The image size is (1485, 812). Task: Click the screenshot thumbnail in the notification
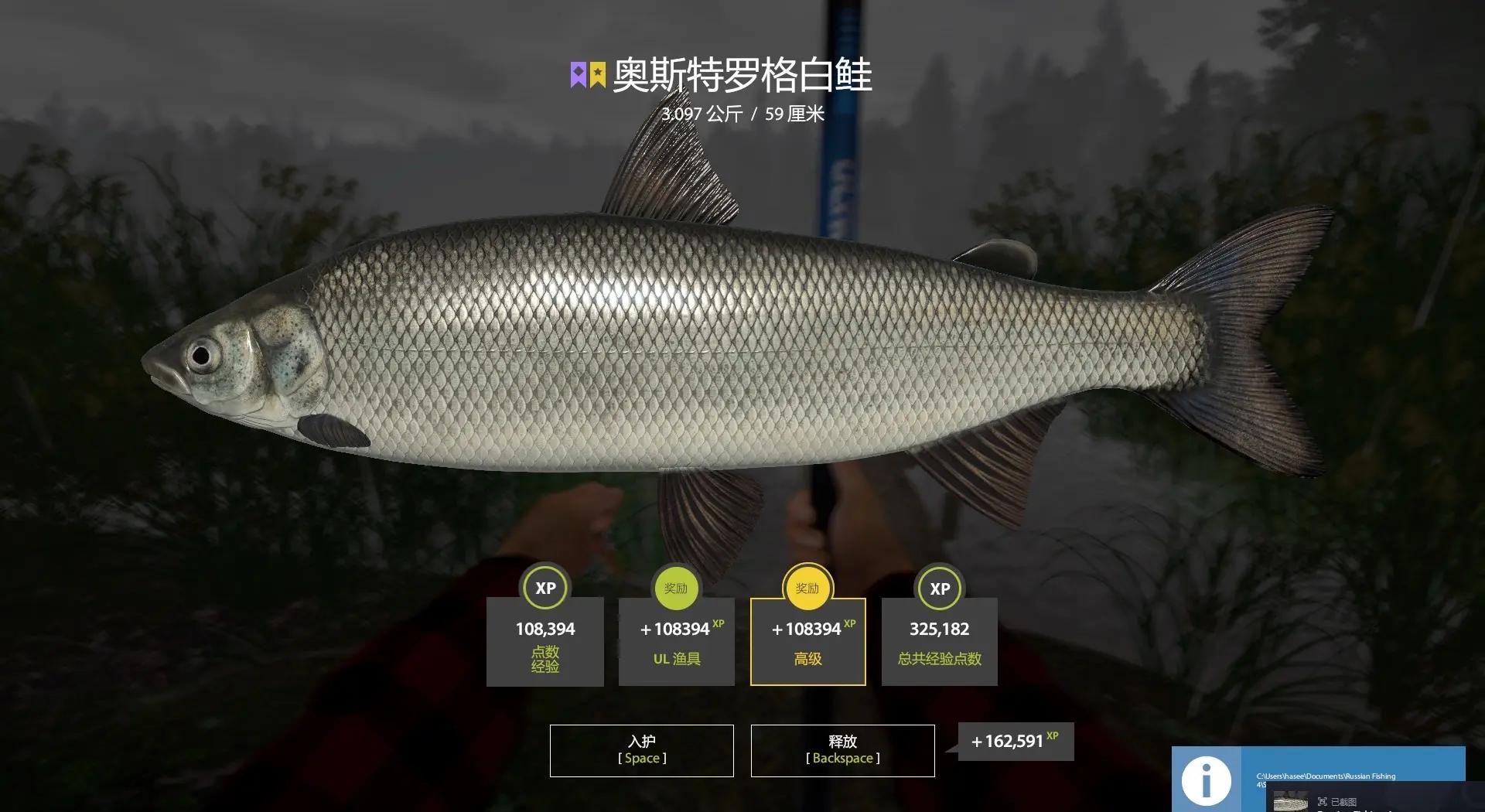pos(1291,801)
